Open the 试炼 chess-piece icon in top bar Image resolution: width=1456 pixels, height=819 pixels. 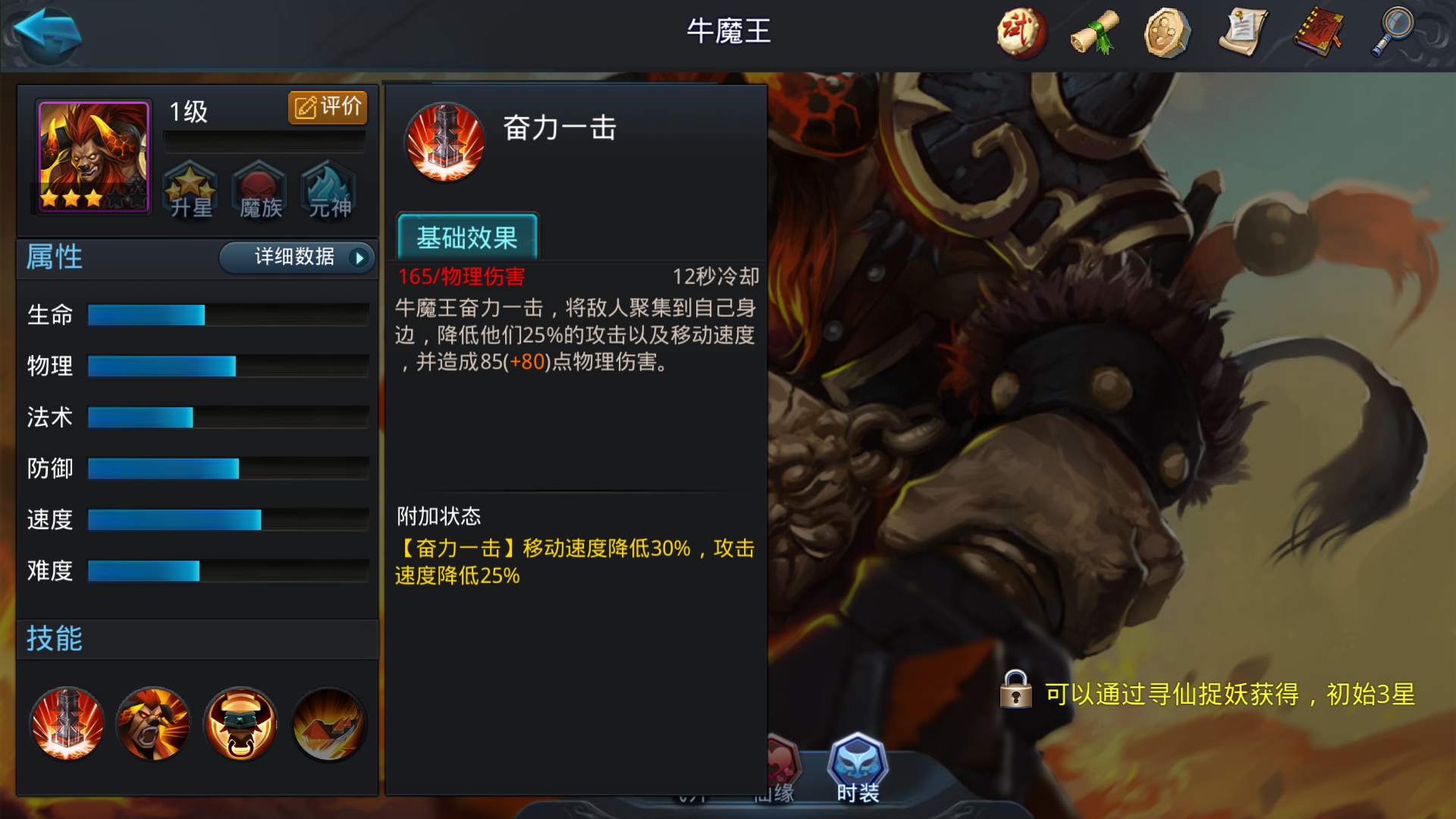point(1020,34)
